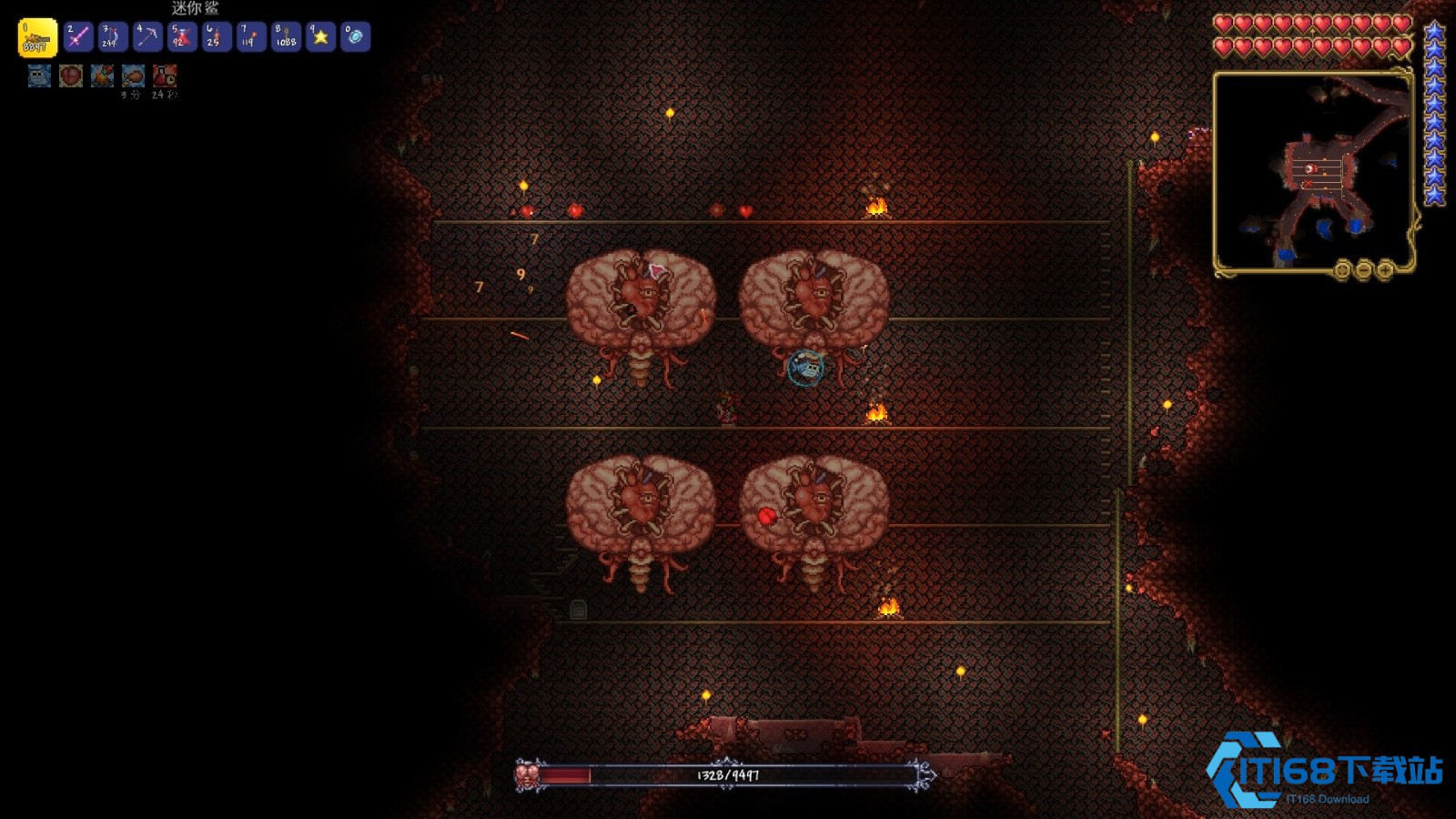The width and height of the screenshot is (1456, 819).
Task: Click the blue face buff icon
Action: 39,76
